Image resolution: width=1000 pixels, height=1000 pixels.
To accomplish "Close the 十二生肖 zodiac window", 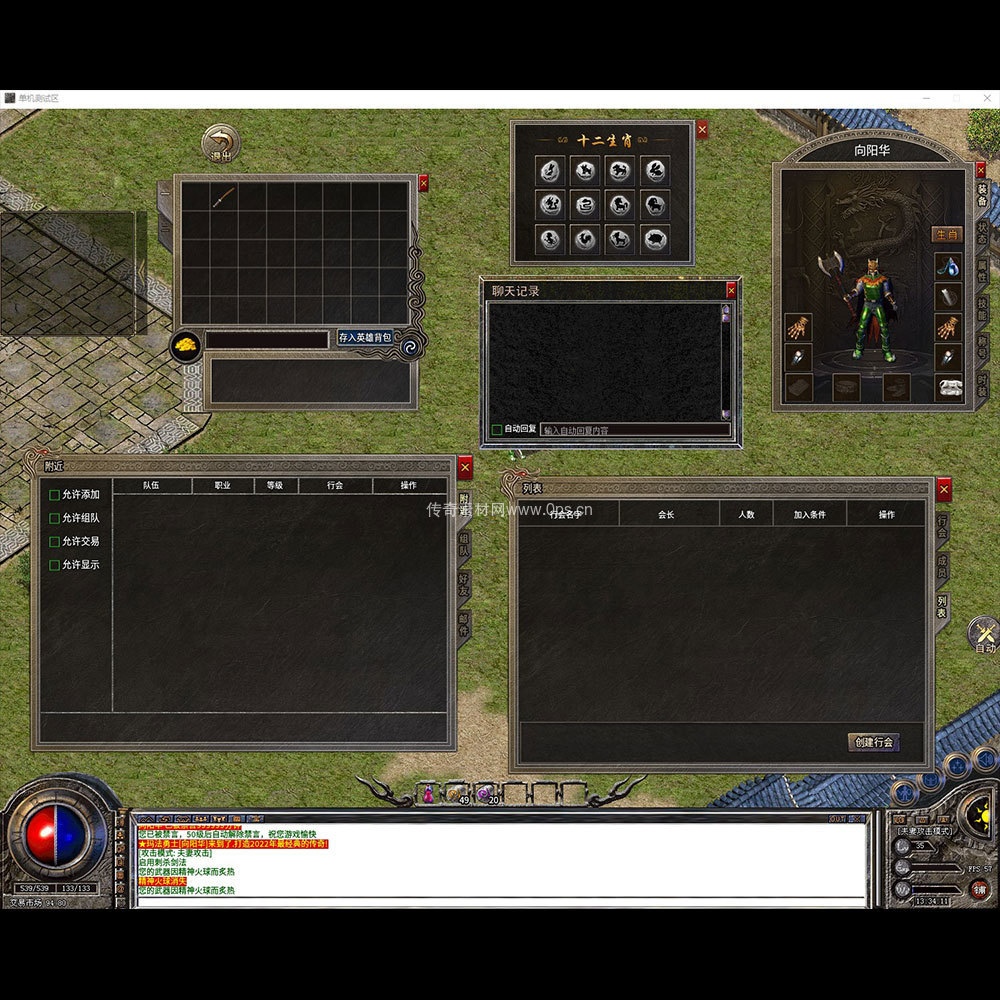I will coord(702,129).
